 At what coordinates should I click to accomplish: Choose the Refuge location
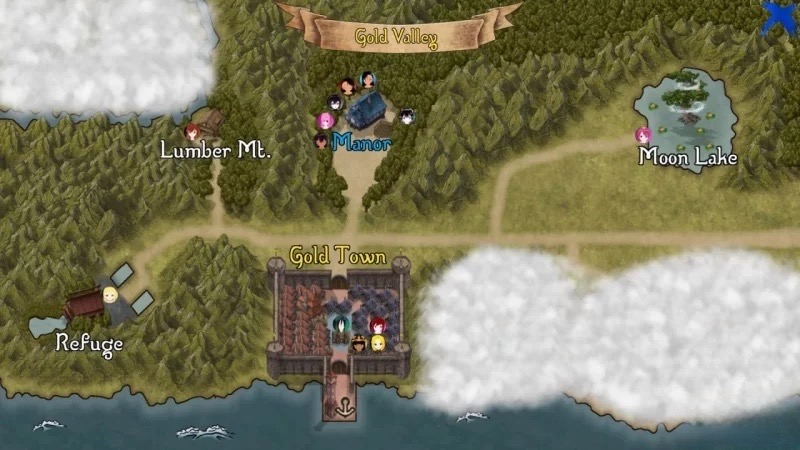[89, 343]
